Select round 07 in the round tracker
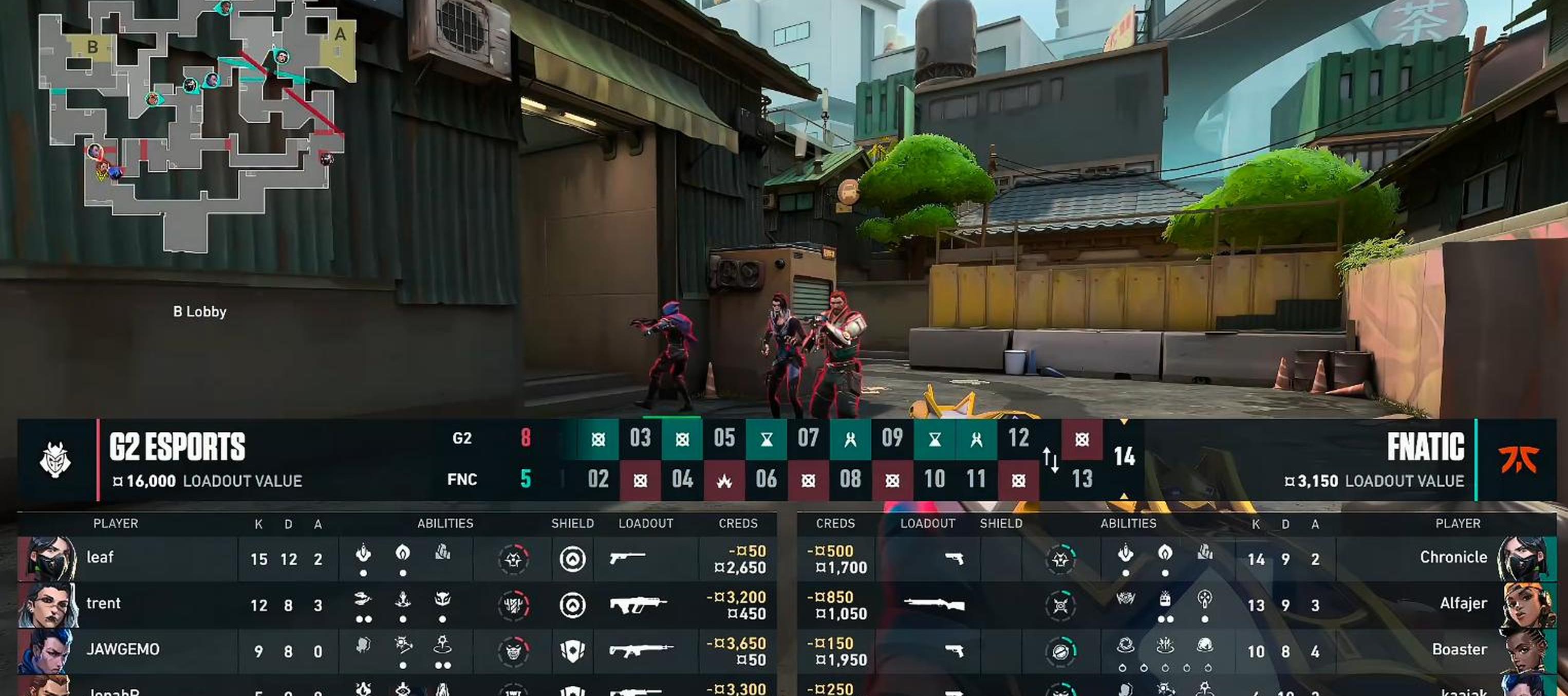The height and width of the screenshot is (696, 1568). (x=808, y=438)
